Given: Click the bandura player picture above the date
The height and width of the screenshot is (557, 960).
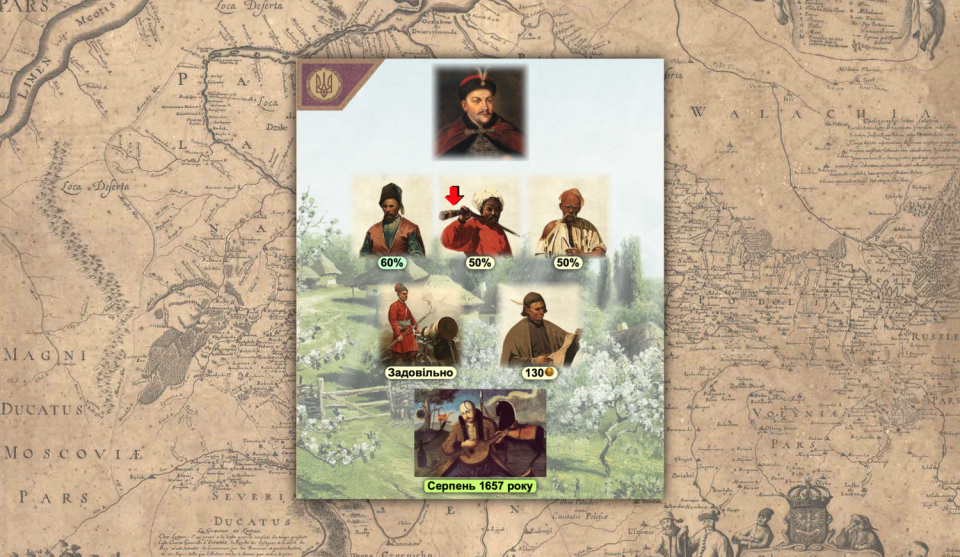Looking at the screenshot, I should click(x=480, y=432).
